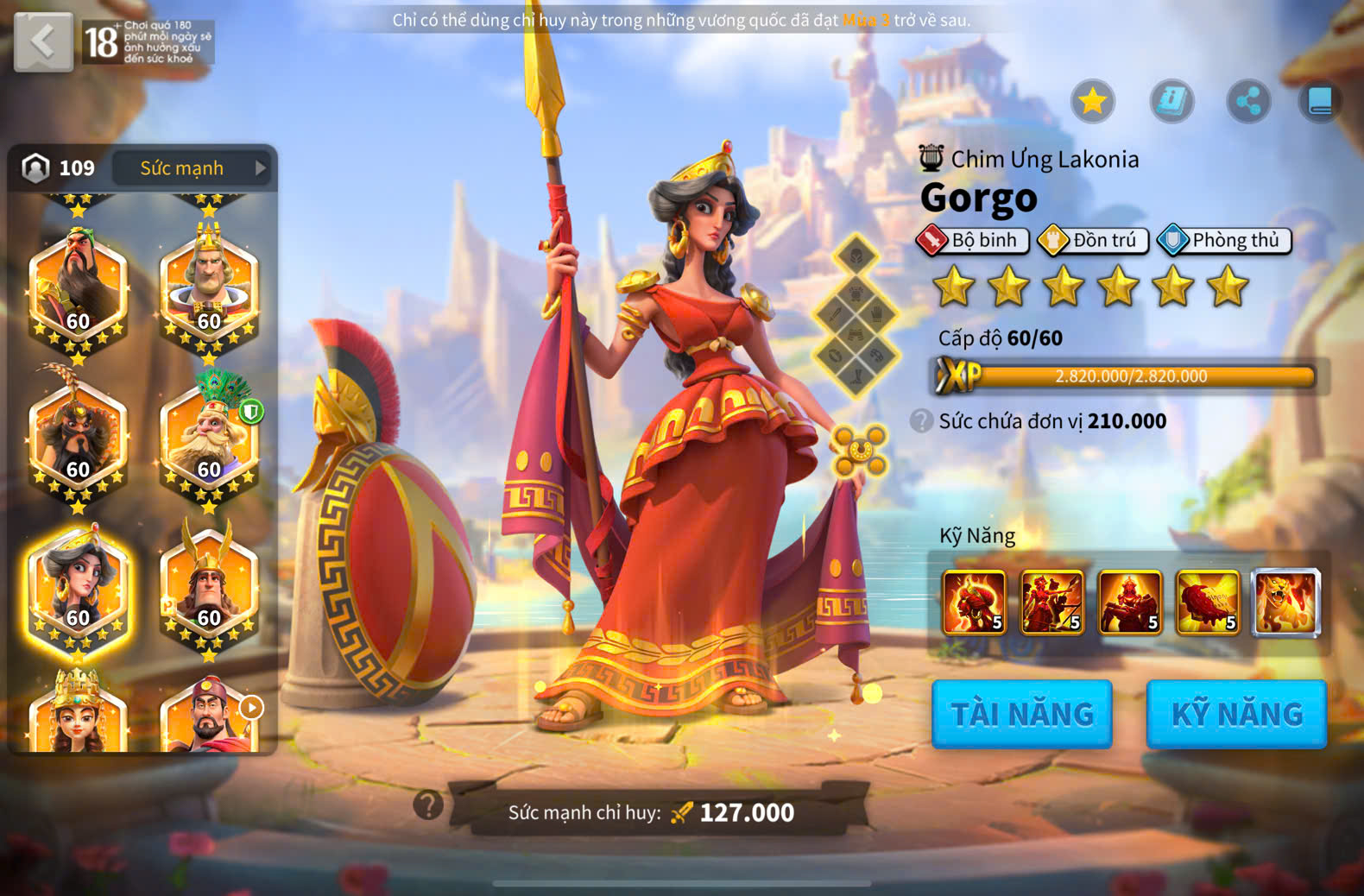Open the KỸ NĂNG skills screen
1364x896 pixels.
[x=1236, y=714]
